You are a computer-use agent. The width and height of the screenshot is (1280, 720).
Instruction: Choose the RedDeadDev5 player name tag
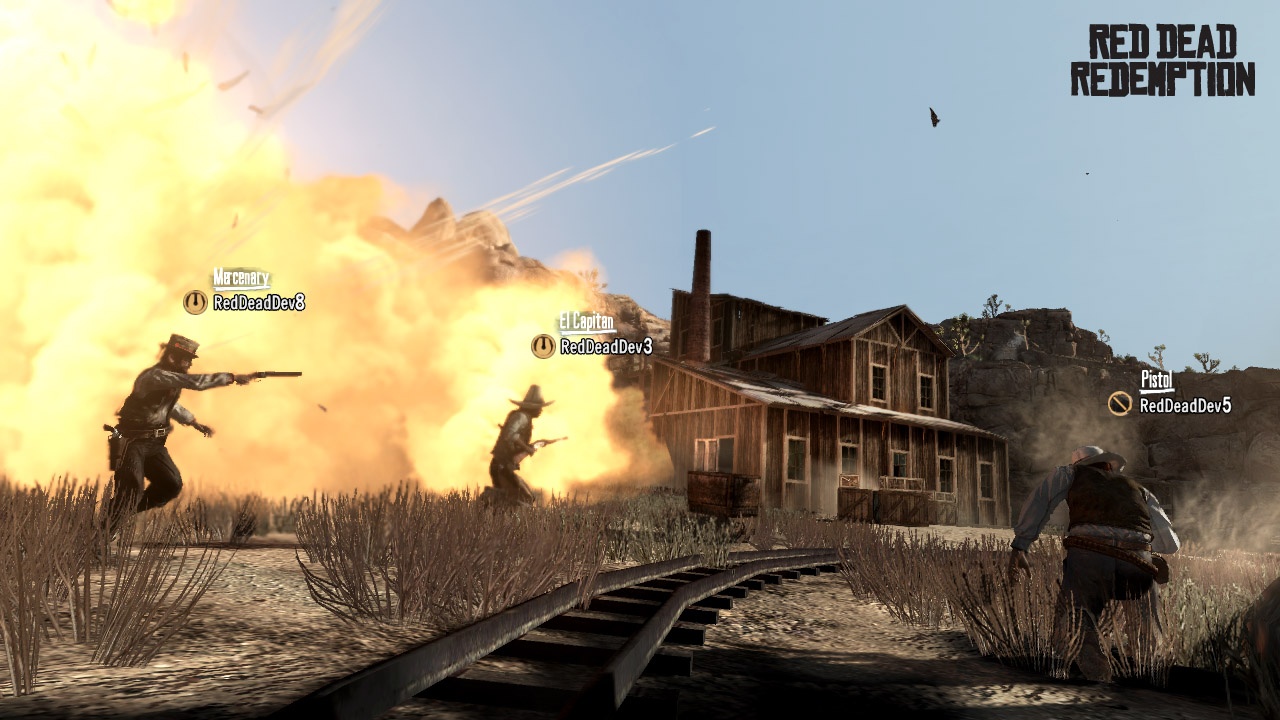coord(1185,405)
